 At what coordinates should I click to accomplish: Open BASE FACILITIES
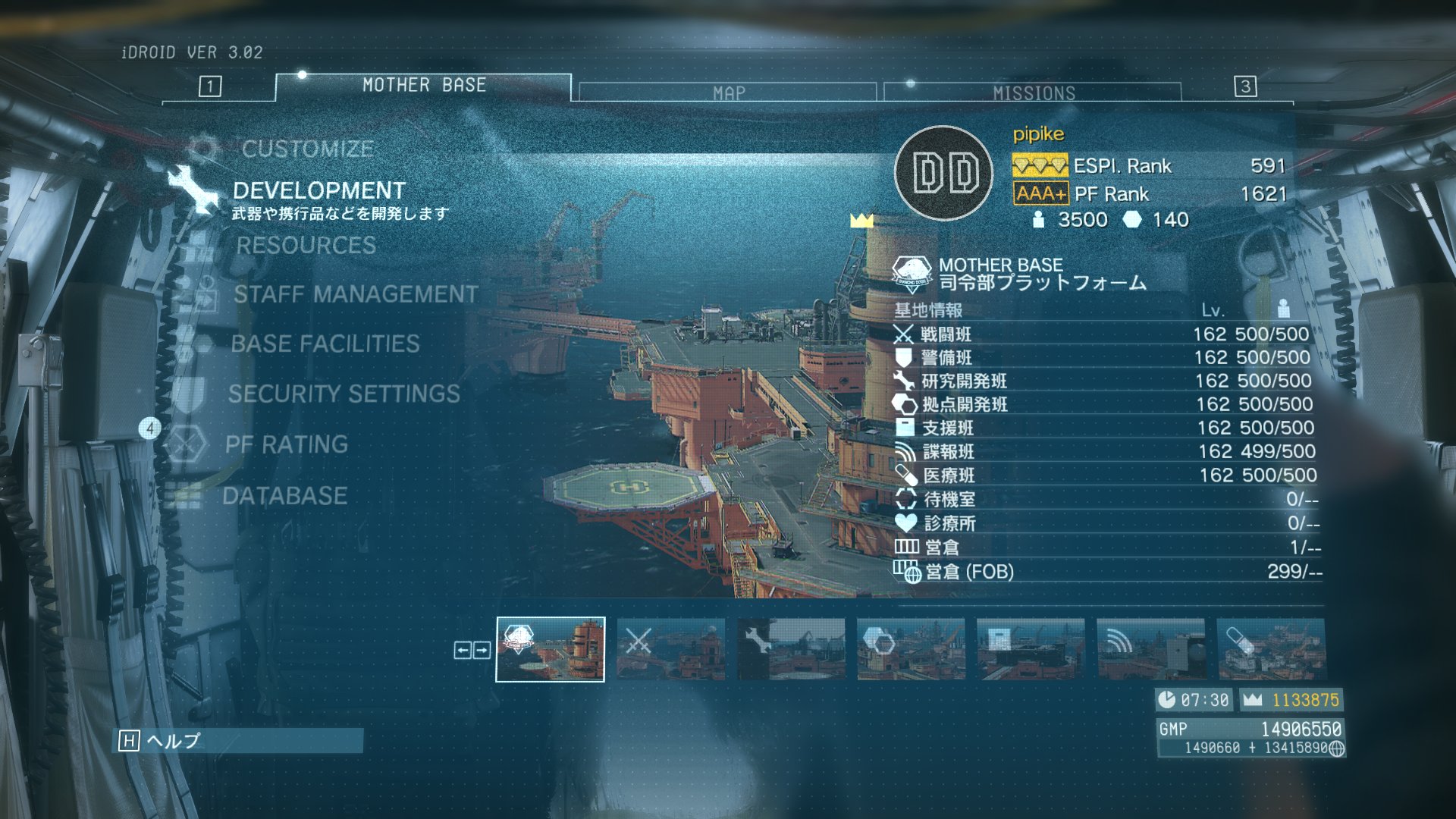(x=325, y=344)
